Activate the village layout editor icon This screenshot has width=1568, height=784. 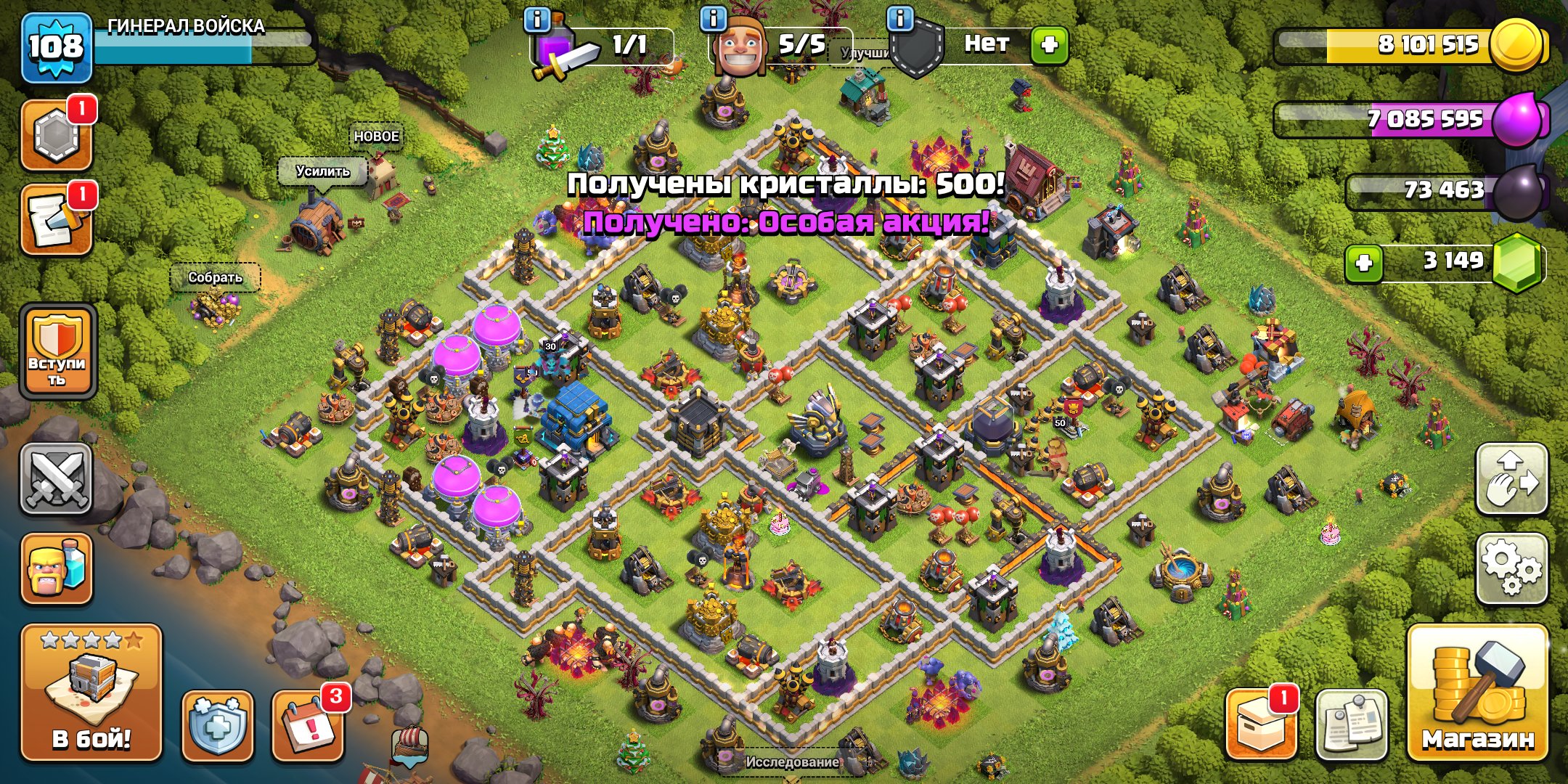tap(1513, 479)
